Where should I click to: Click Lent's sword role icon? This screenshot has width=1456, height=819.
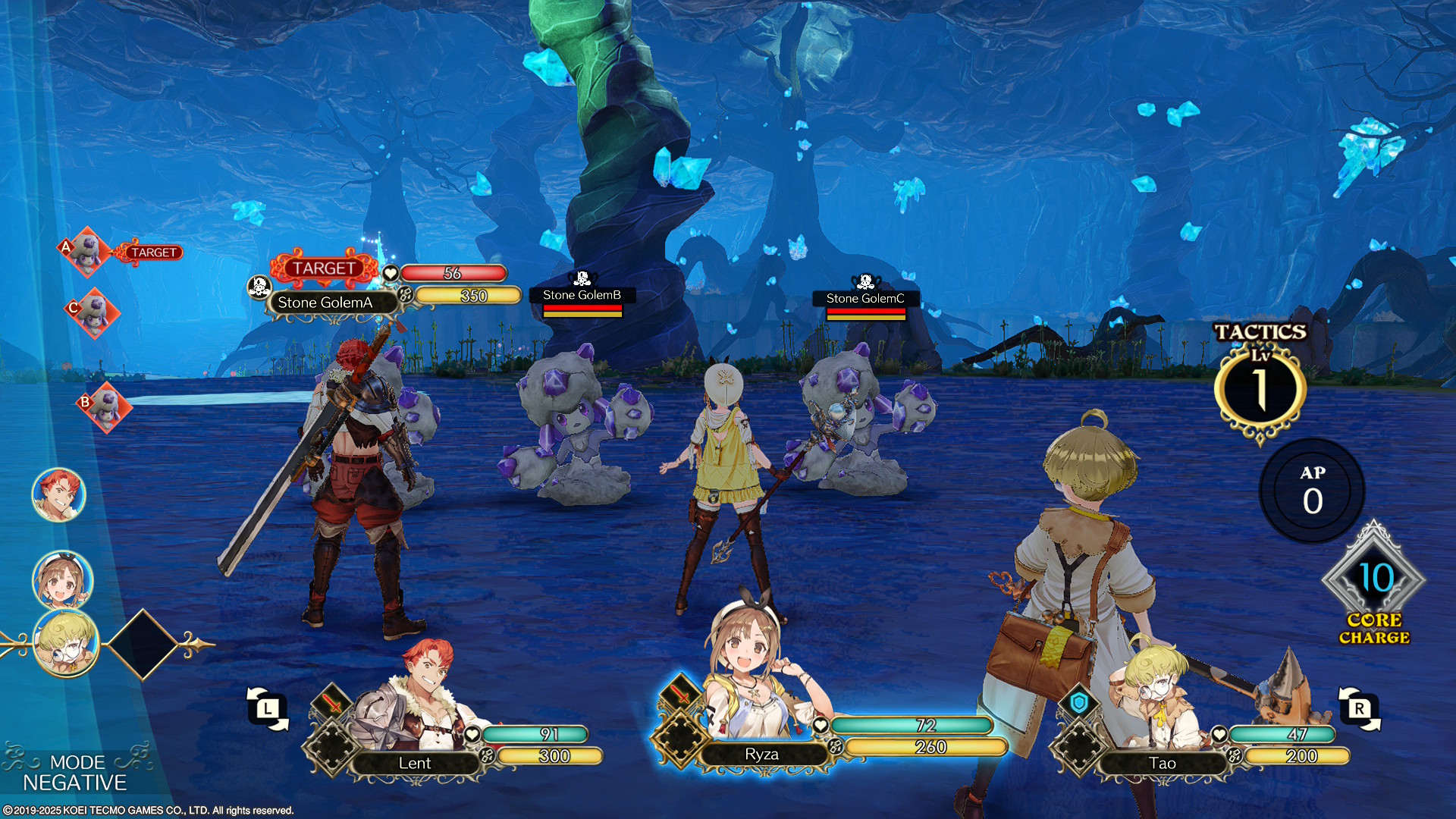(x=331, y=702)
